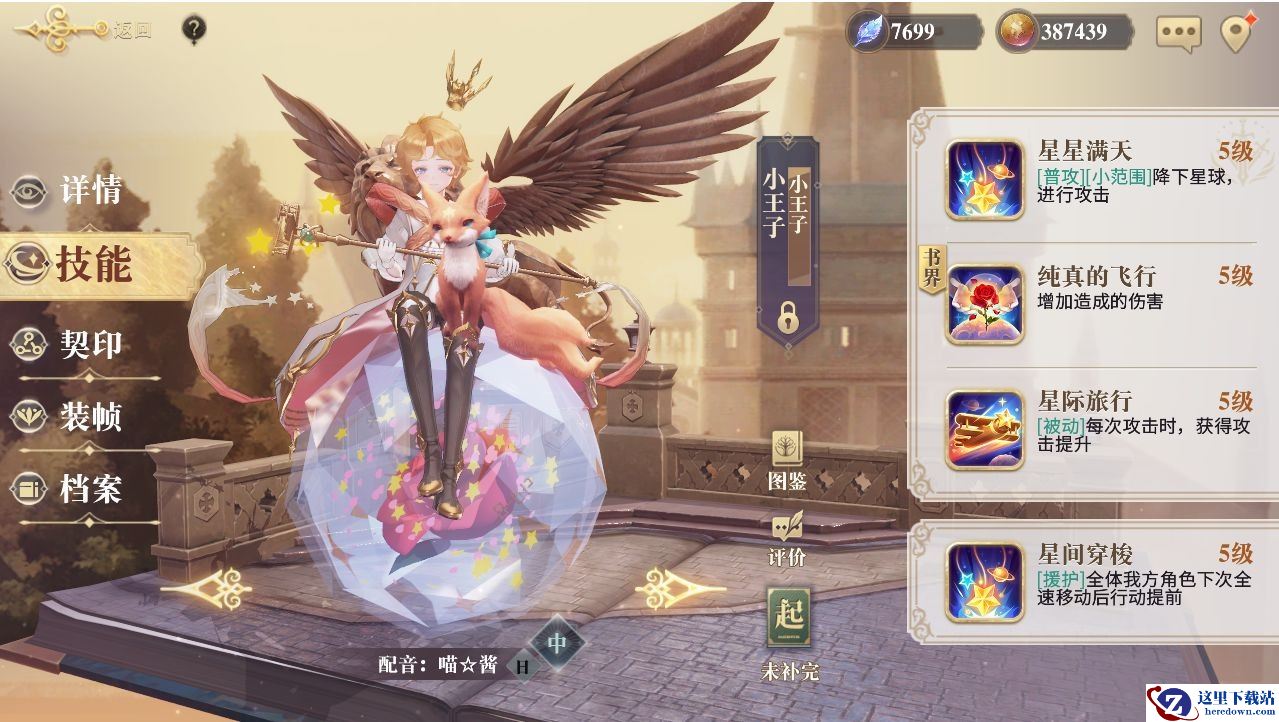This screenshot has height=722, width=1279.
Task: Open the 图鉴 codex button
Action: click(x=787, y=462)
